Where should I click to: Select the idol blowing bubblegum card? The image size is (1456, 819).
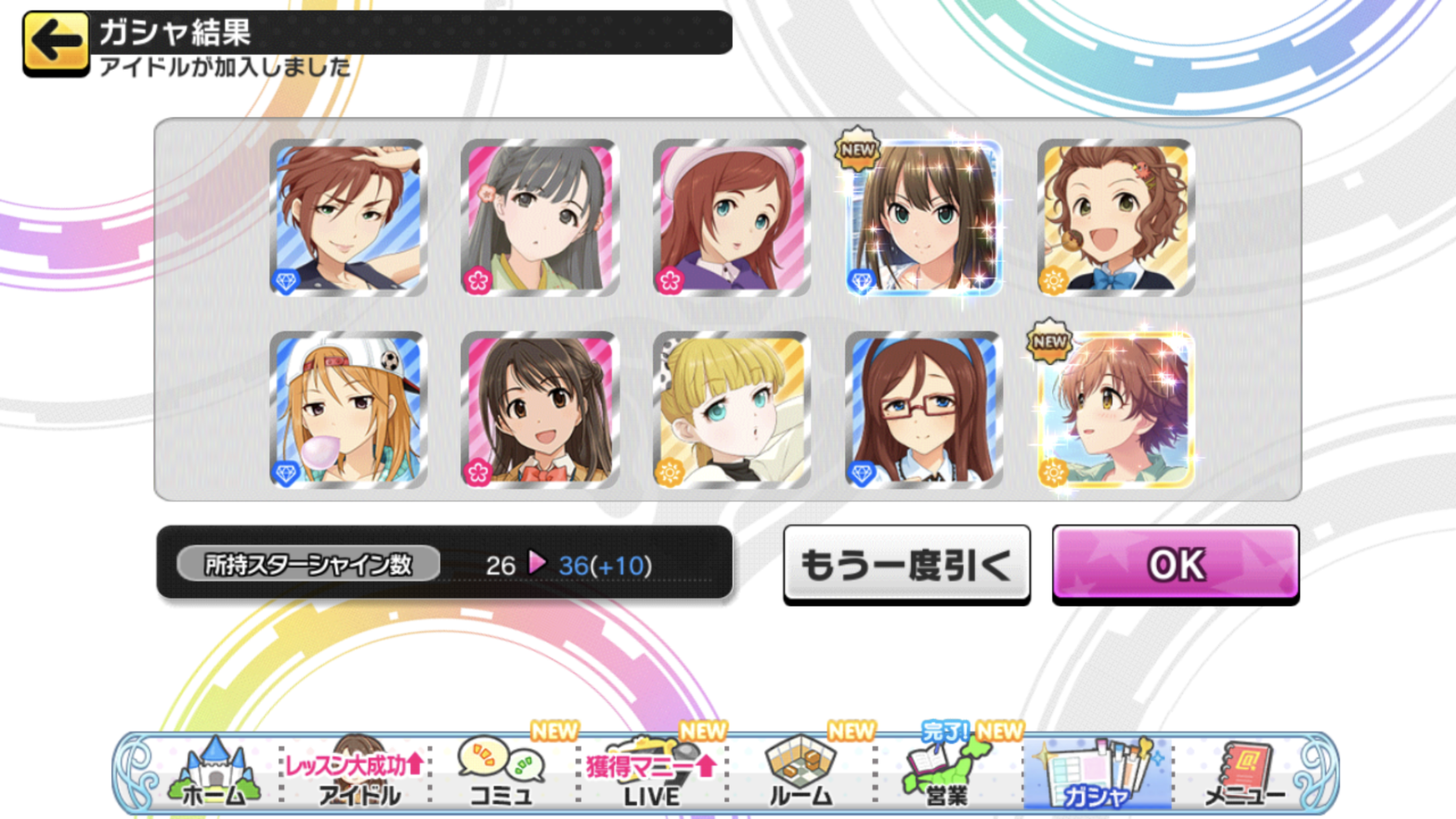[348, 410]
